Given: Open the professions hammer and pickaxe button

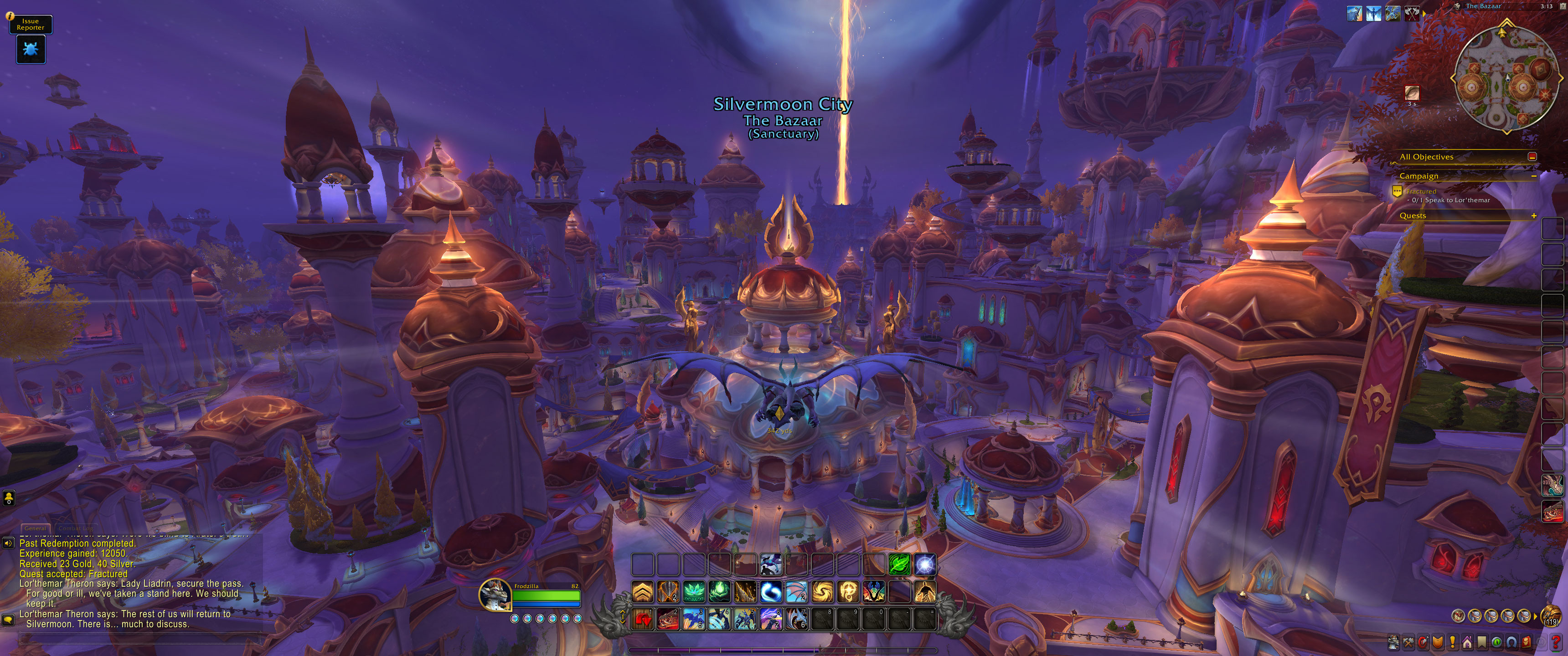Looking at the screenshot, I should point(1408,641).
